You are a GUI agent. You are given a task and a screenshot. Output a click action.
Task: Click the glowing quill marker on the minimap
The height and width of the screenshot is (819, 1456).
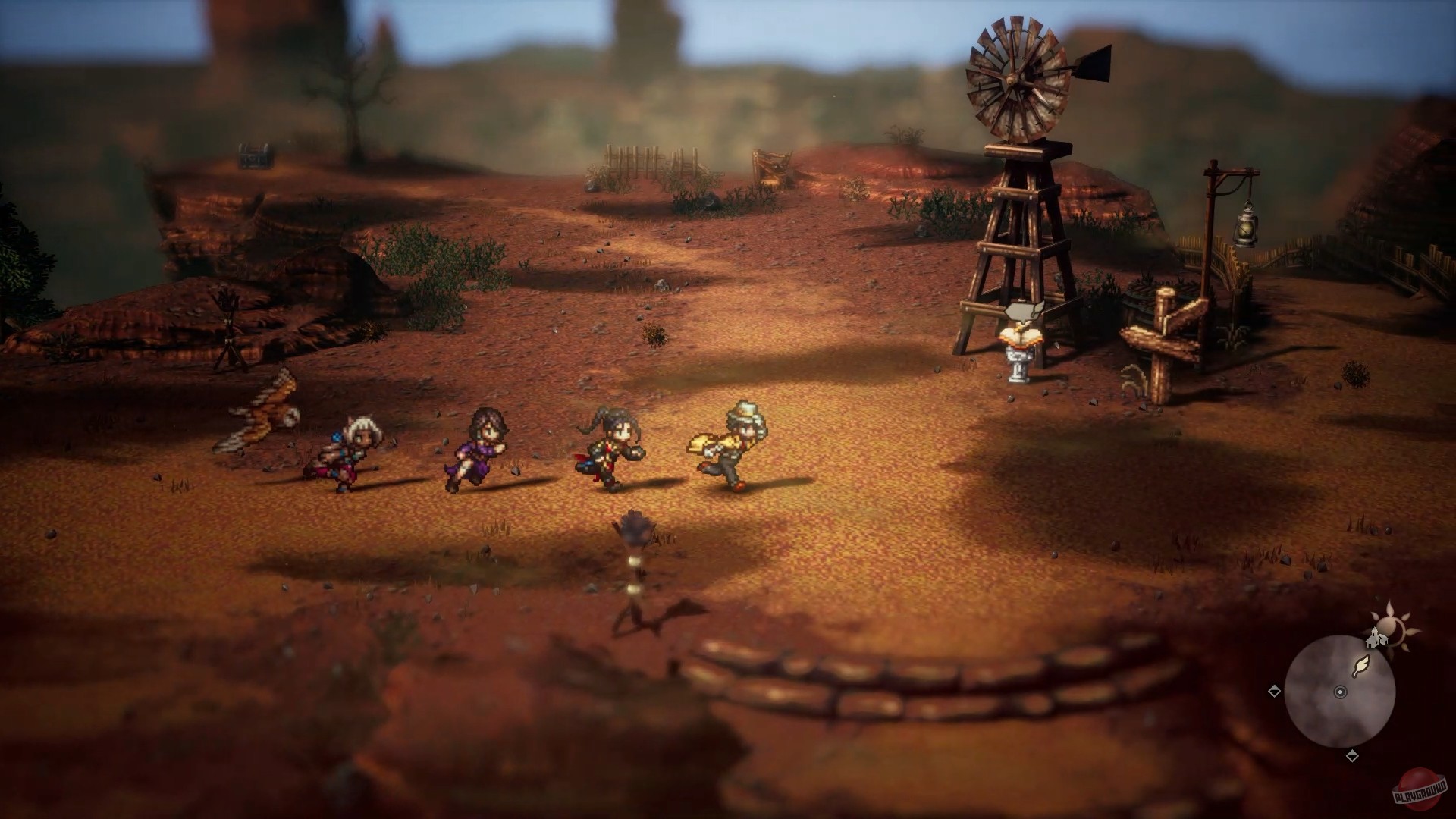(x=1360, y=665)
